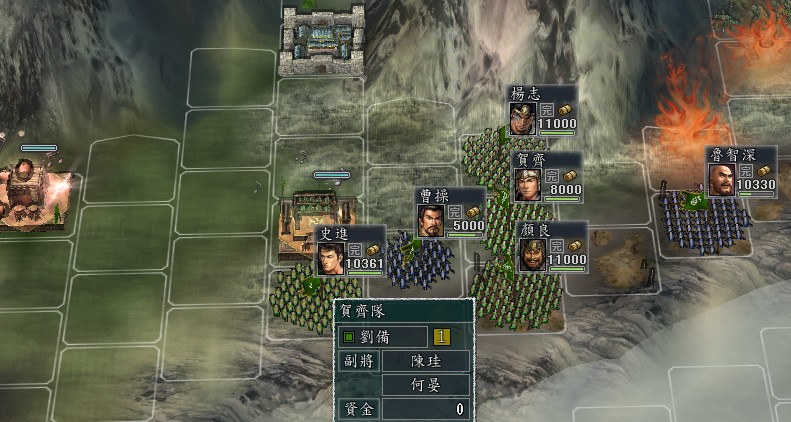Select the 顏良 unit plate

pyautogui.click(x=551, y=246)
